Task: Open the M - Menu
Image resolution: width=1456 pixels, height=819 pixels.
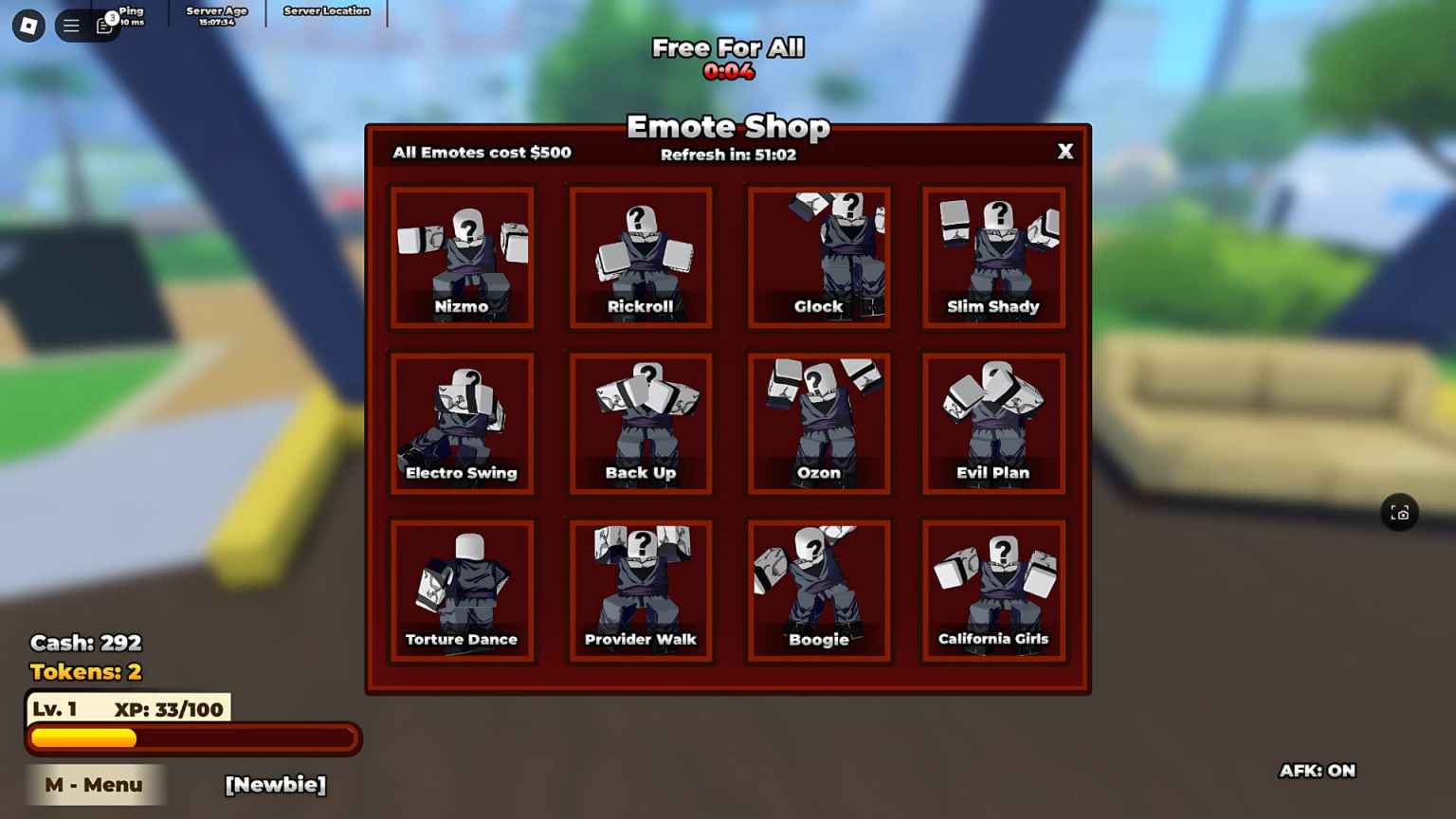Action: [93, 784]
